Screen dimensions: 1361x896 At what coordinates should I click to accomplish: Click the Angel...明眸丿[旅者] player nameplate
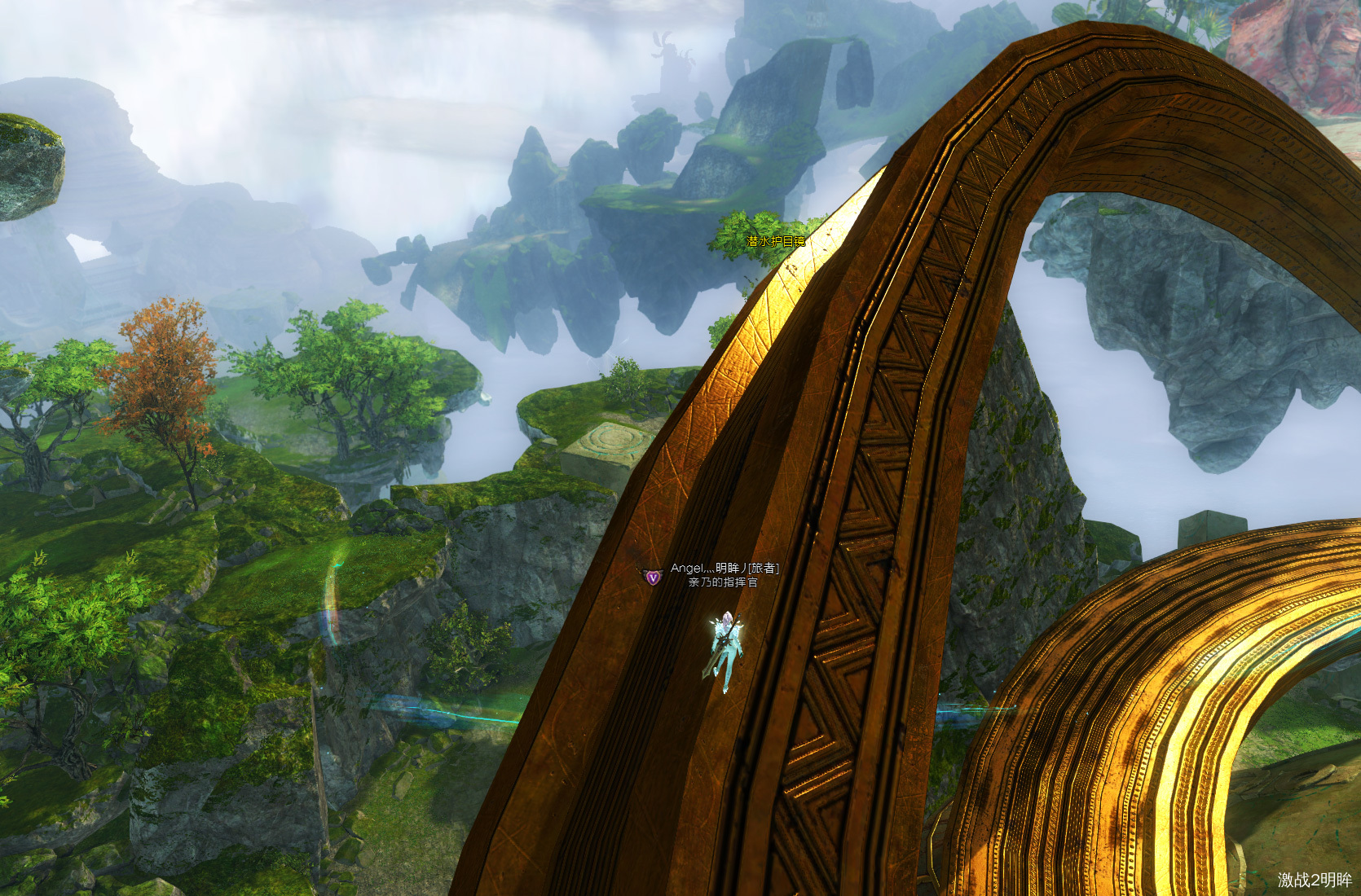[x=724, y=568]
